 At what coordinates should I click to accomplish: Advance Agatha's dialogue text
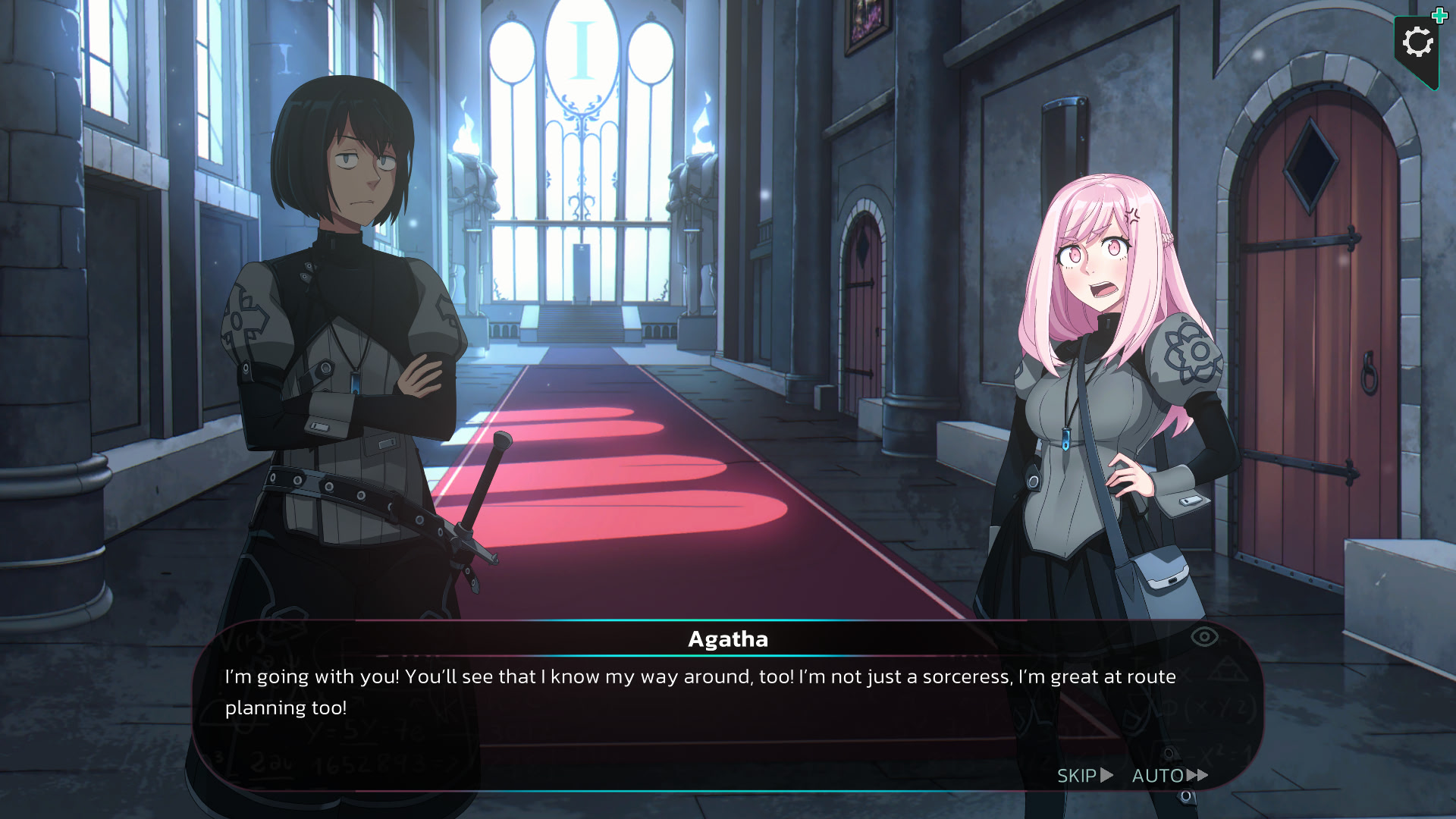click(x=699, y=692)
